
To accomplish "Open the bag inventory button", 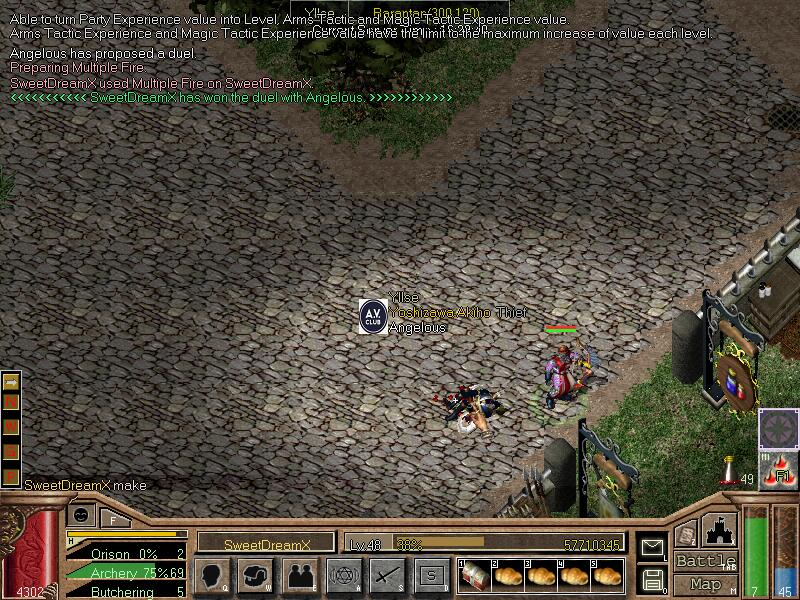I will pos(255,576).
